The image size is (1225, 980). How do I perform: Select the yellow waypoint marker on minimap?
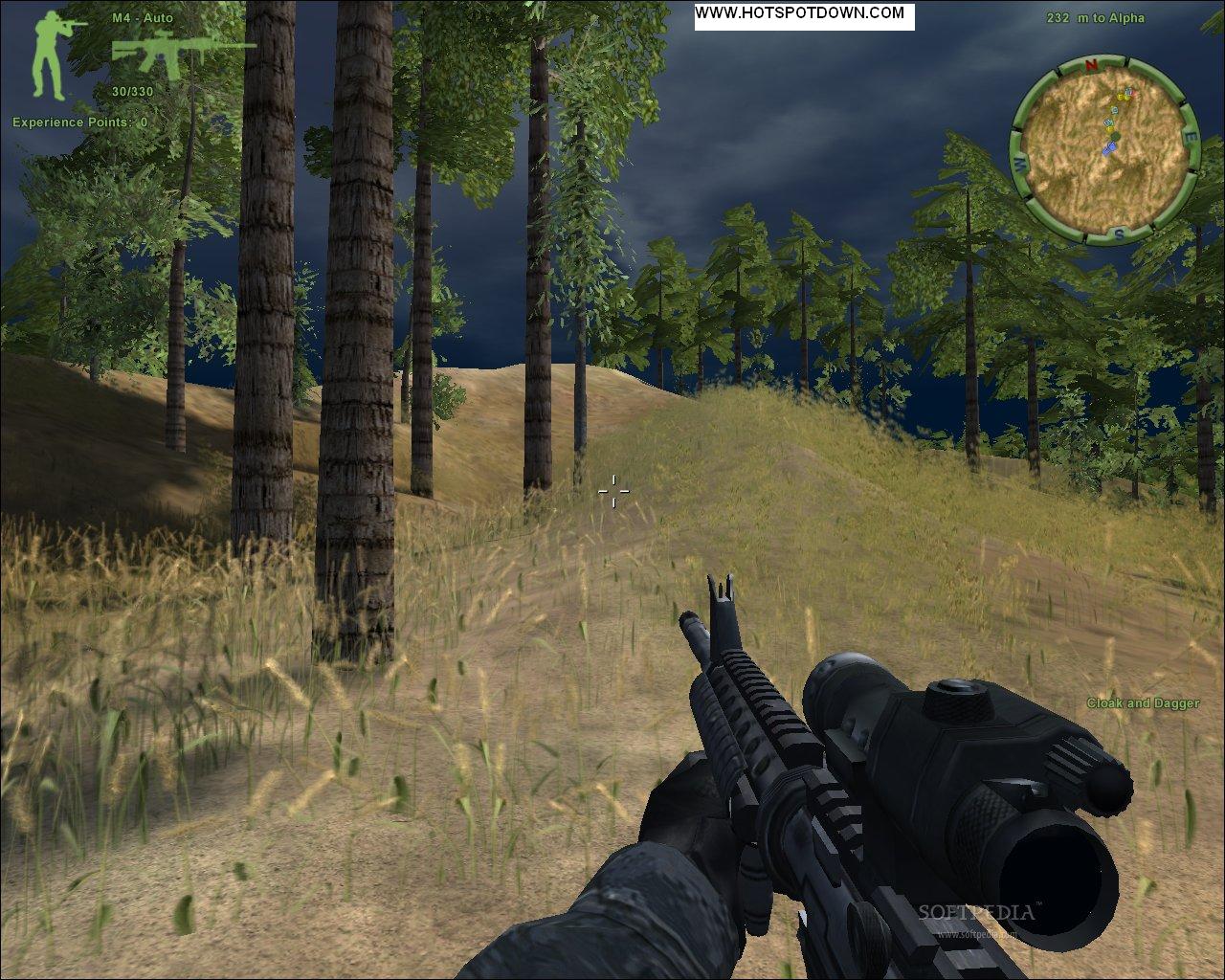[x=1121, y=98]
